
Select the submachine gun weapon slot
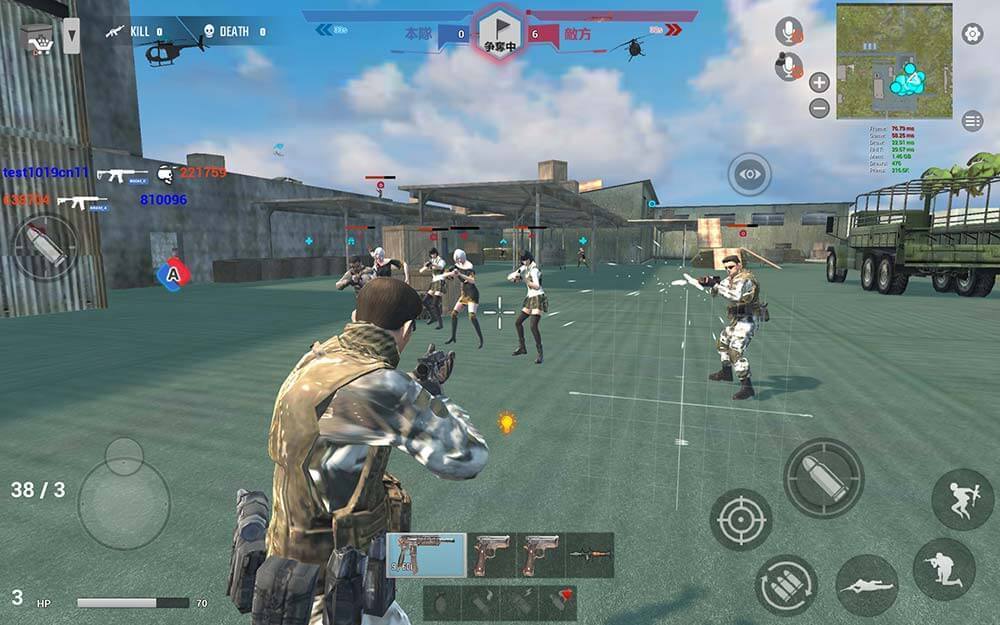point(426,555)
